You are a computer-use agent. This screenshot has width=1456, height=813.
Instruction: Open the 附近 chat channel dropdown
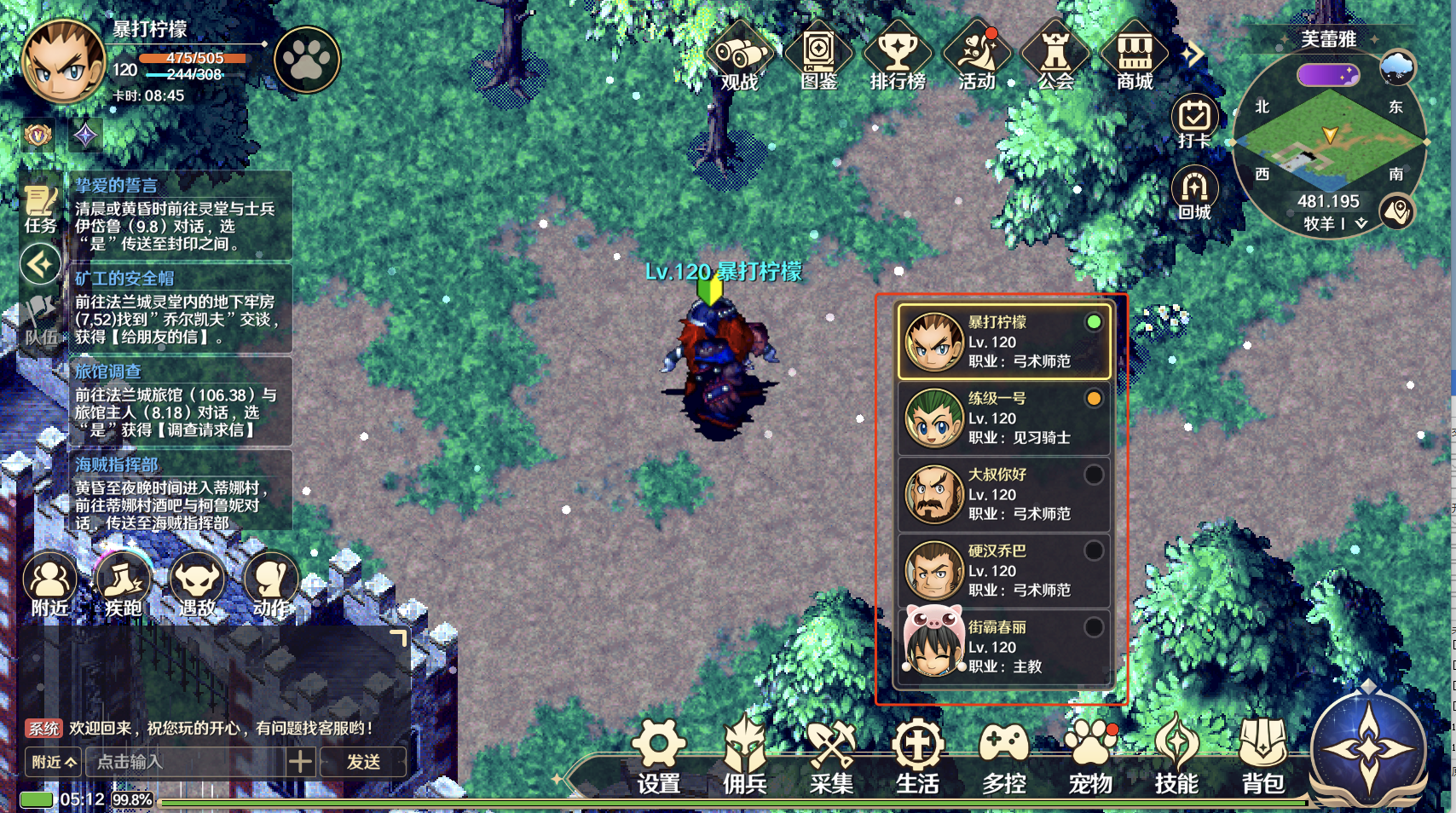(x=54, y=762)
